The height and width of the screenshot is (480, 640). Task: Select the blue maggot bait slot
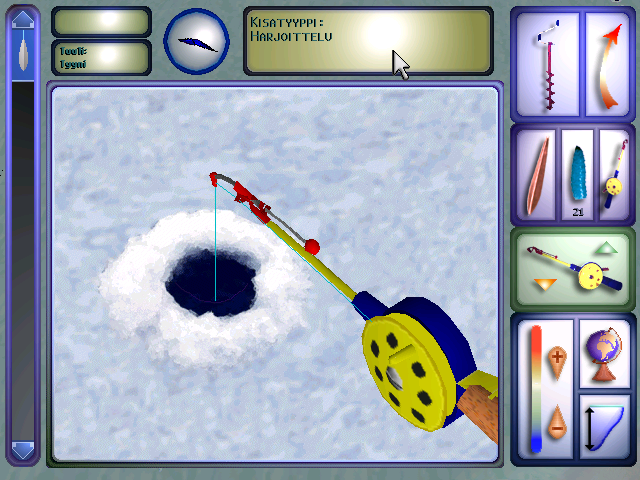click(x=578, y=175)
